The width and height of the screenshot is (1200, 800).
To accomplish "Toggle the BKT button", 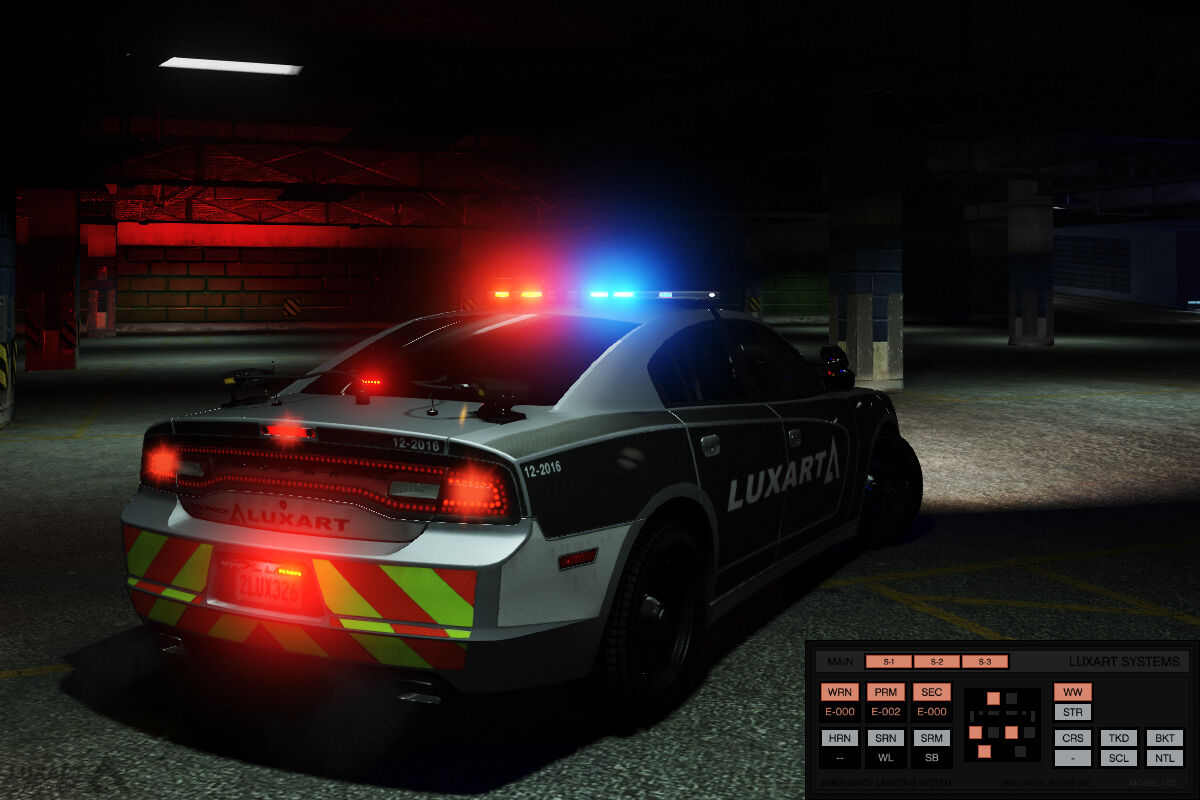I will click(x=1164, y=738).
